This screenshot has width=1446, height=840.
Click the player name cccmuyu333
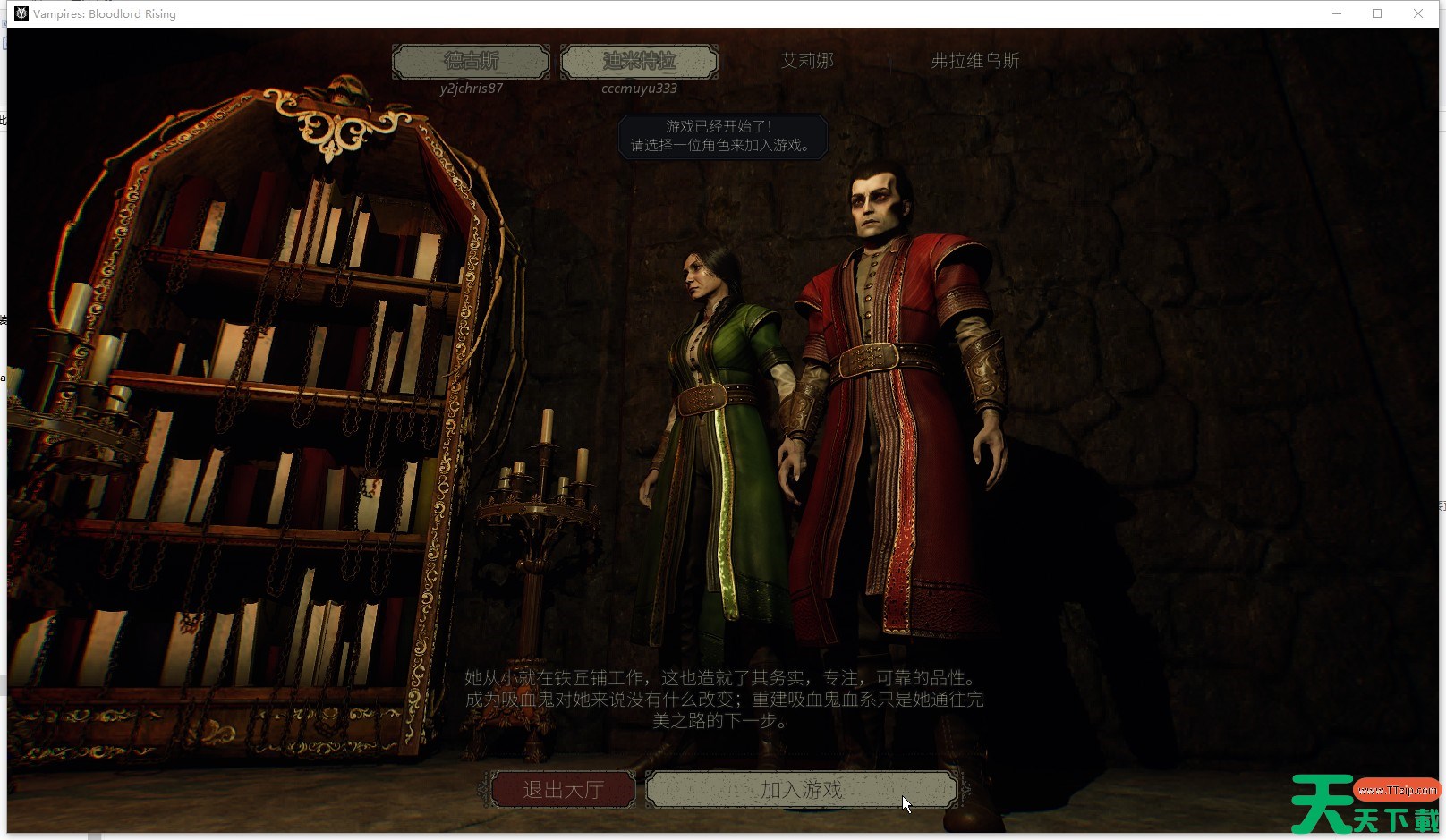(640, 88)
